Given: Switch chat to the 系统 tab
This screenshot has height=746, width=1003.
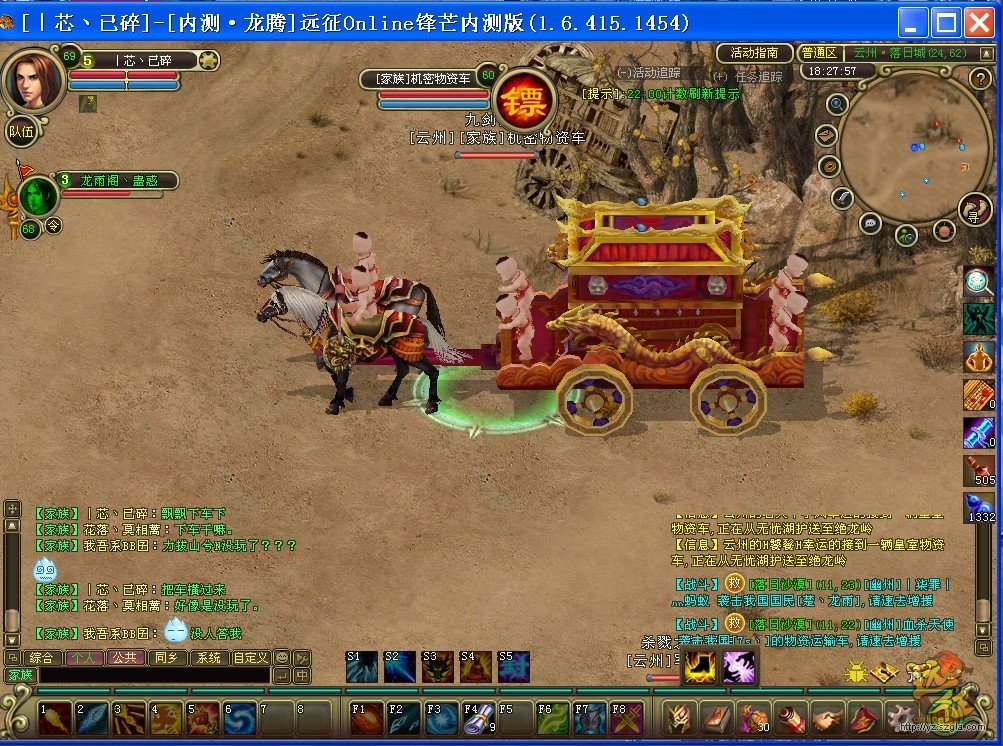Looking at the screenshot, I should 208,658.
